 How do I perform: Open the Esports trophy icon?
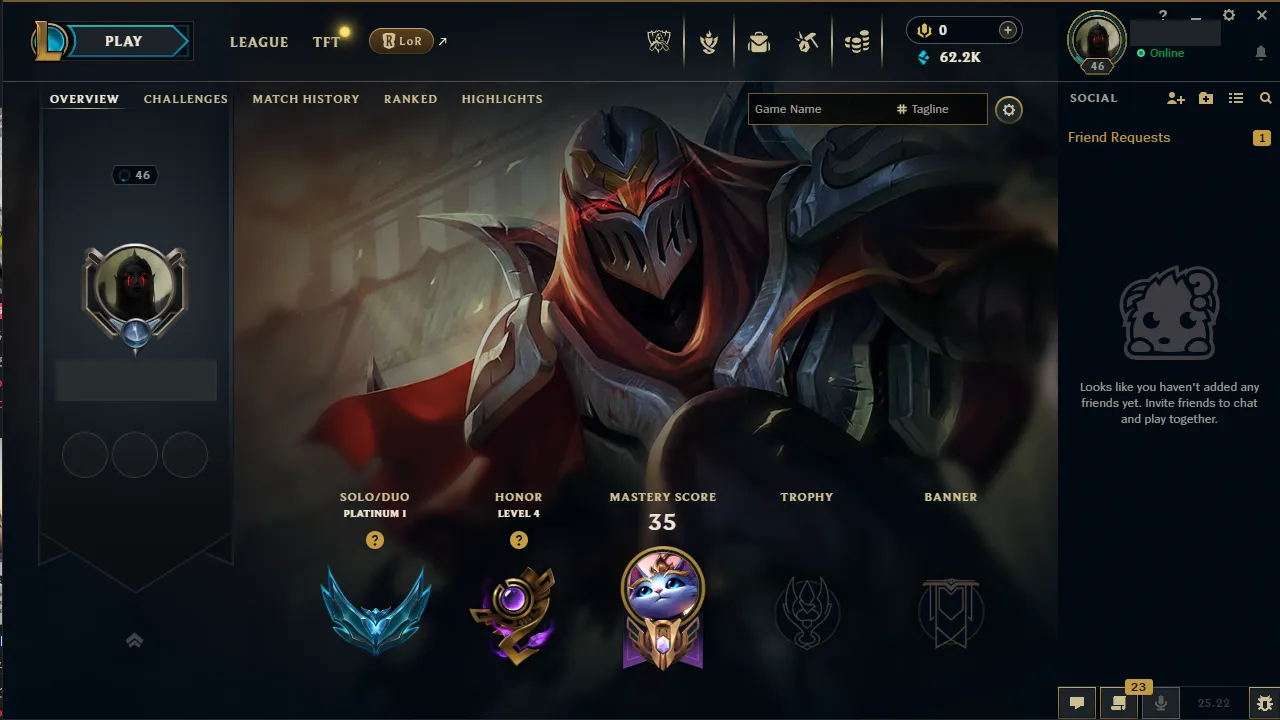(657, 41)
